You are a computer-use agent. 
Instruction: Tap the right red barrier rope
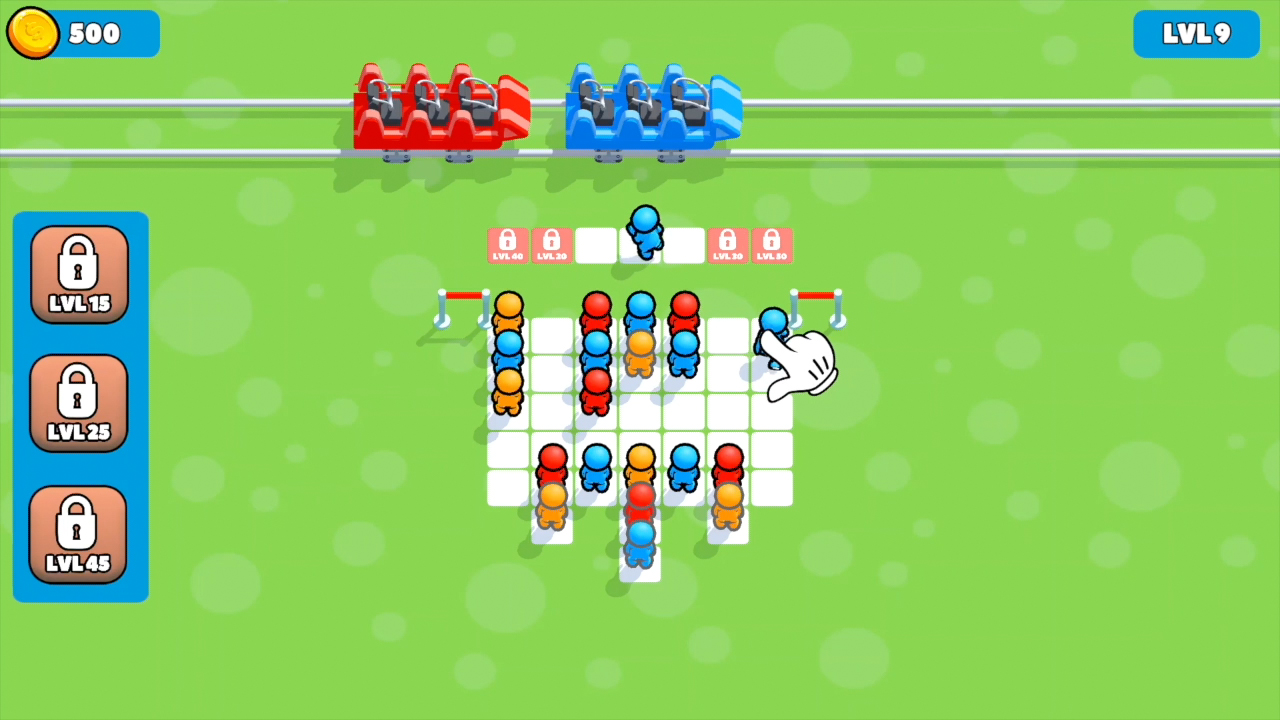pos(818,297)
